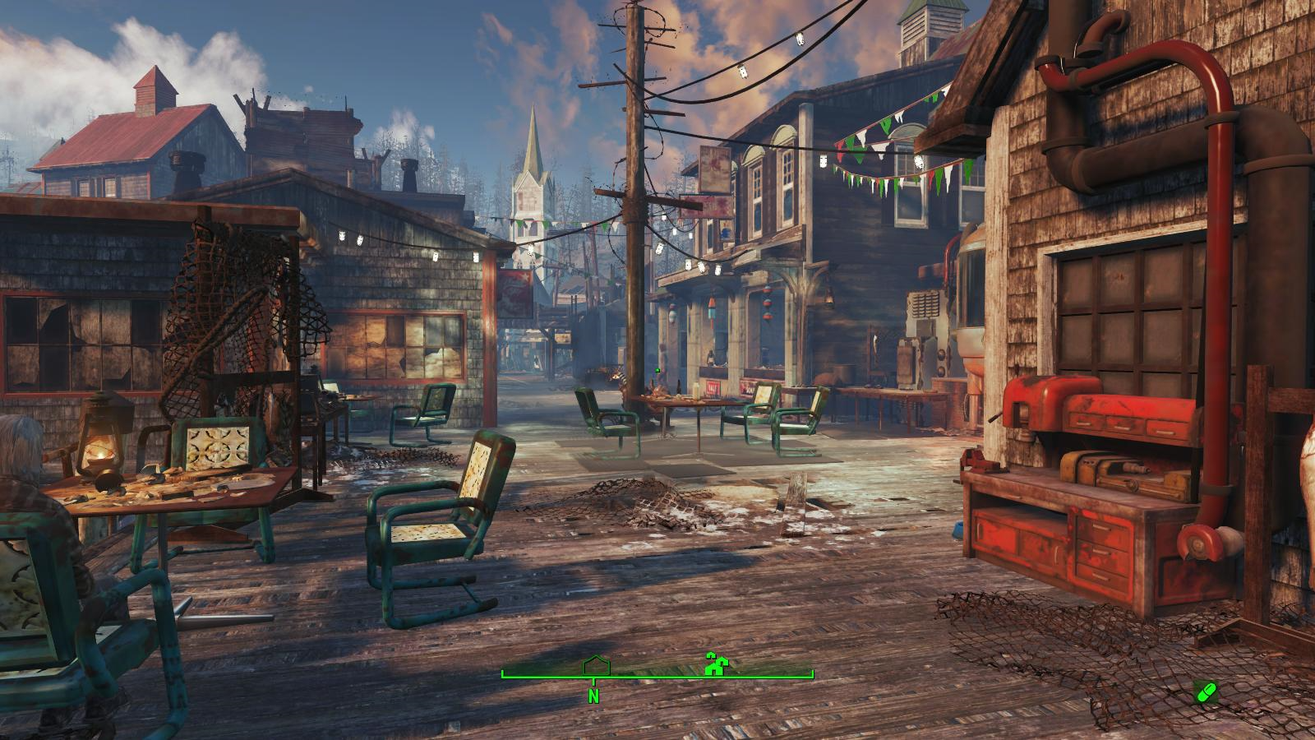The height and width of the screenshot is (740, 1315).
Task: Click the outlined house marker on compass
Action: 596,665
